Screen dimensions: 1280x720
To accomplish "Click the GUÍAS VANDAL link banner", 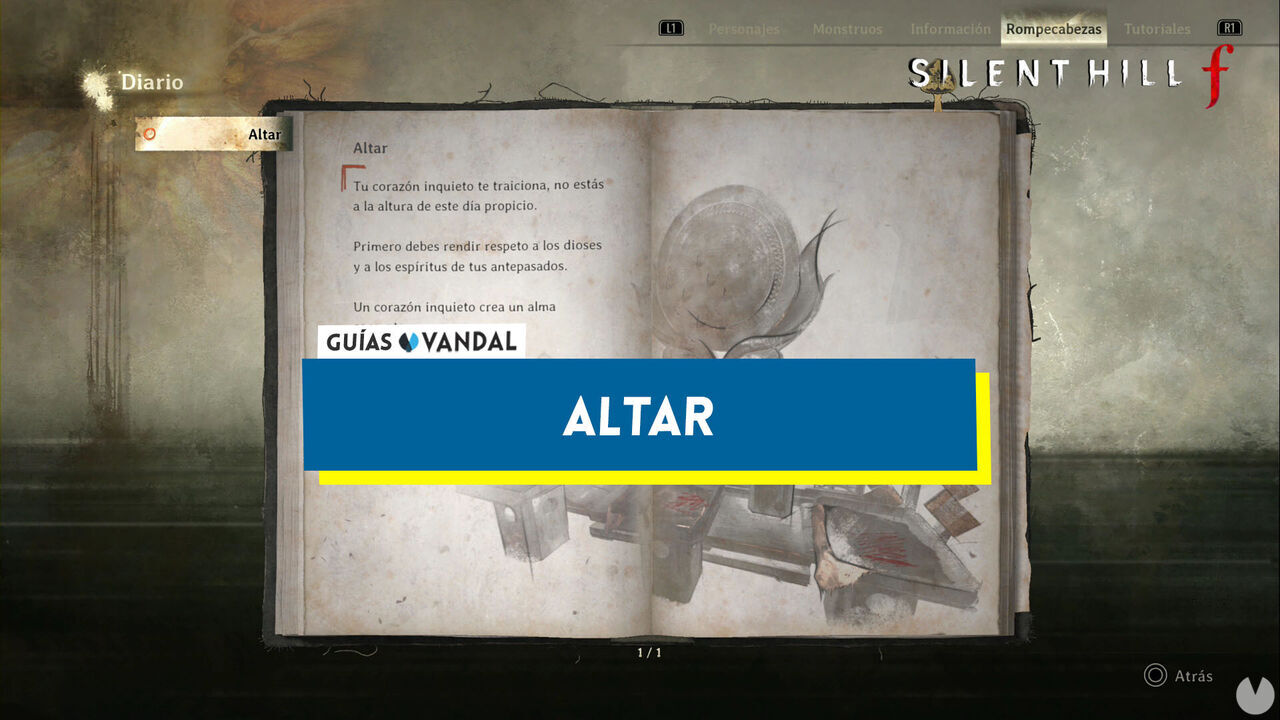I will 421,341.
